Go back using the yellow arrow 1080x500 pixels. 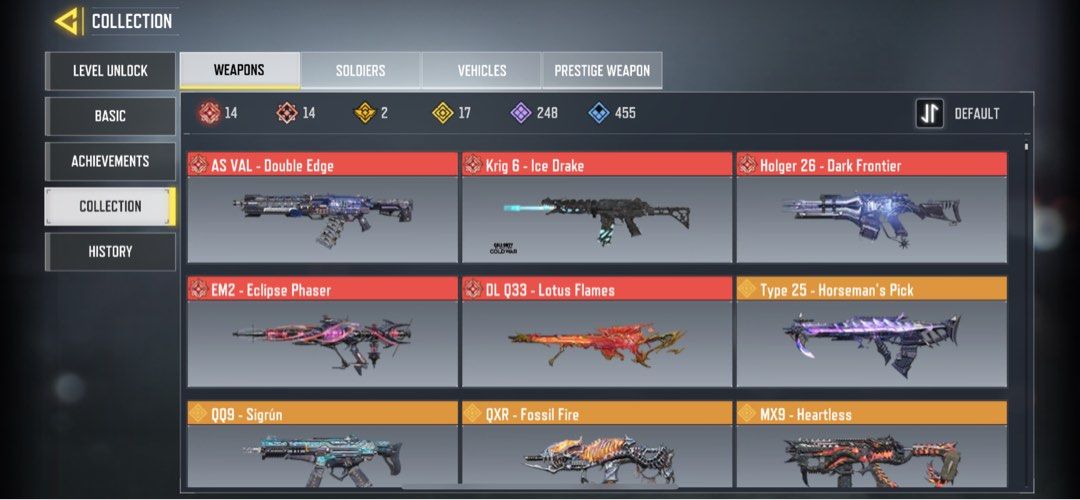(x=67, y=21)
